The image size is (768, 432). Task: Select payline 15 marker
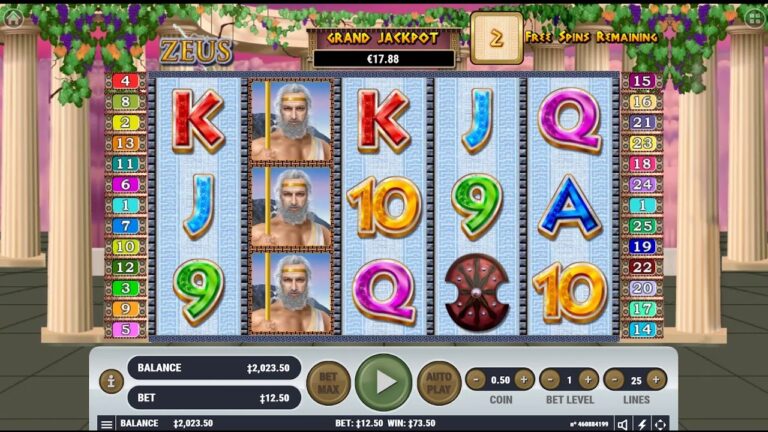click(x=642, y=81)
